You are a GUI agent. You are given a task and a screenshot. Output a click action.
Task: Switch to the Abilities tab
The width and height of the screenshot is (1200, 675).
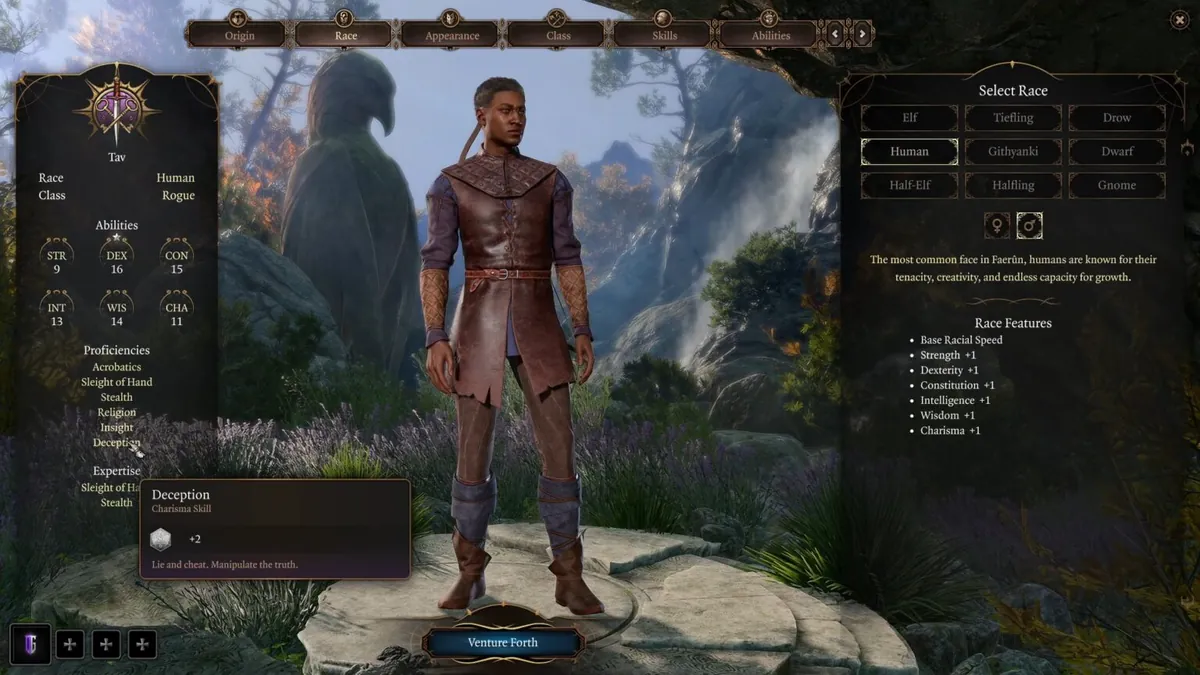(x=770, y=35)
